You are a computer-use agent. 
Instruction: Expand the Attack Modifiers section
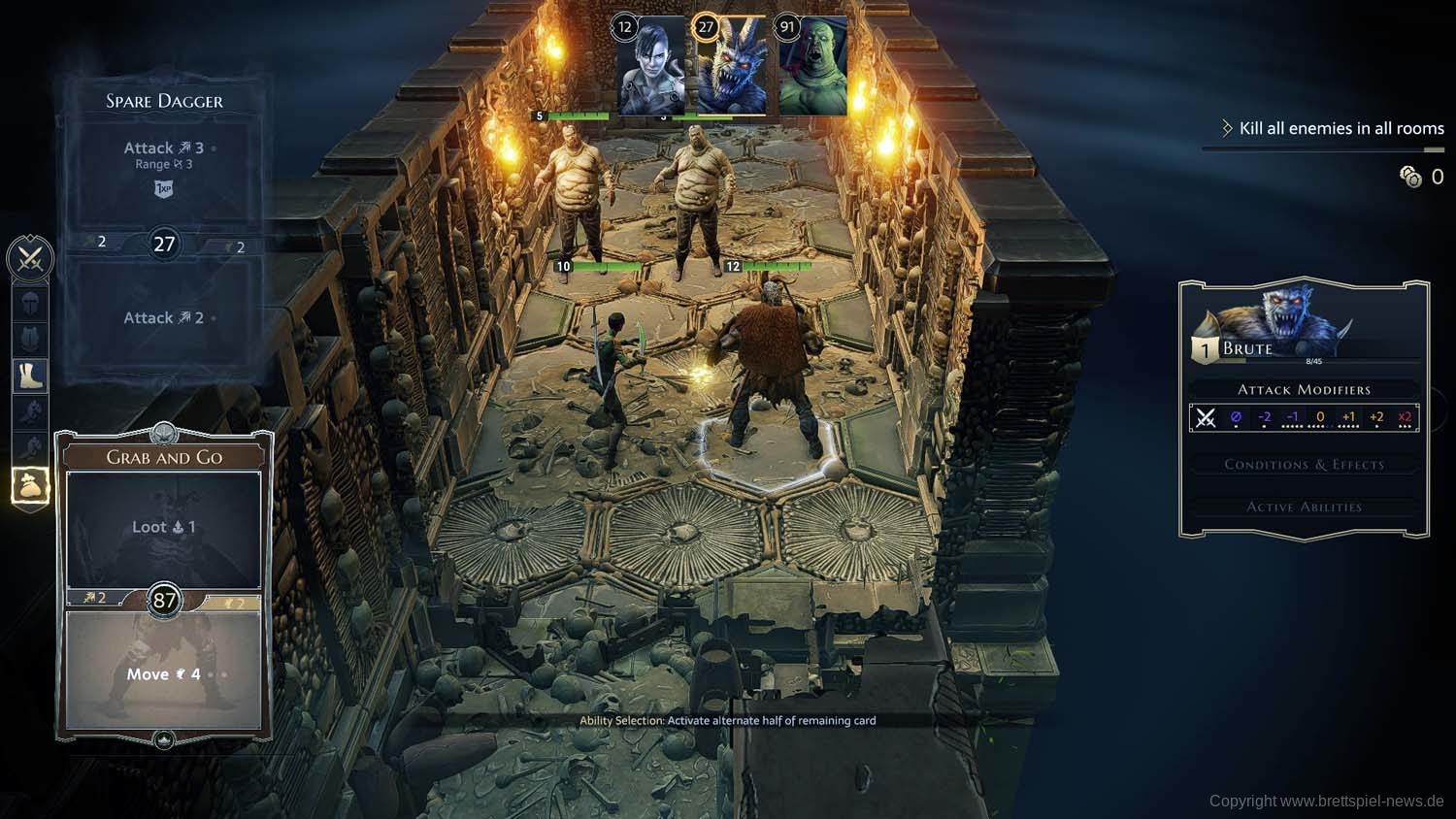tap(1304, 390)
